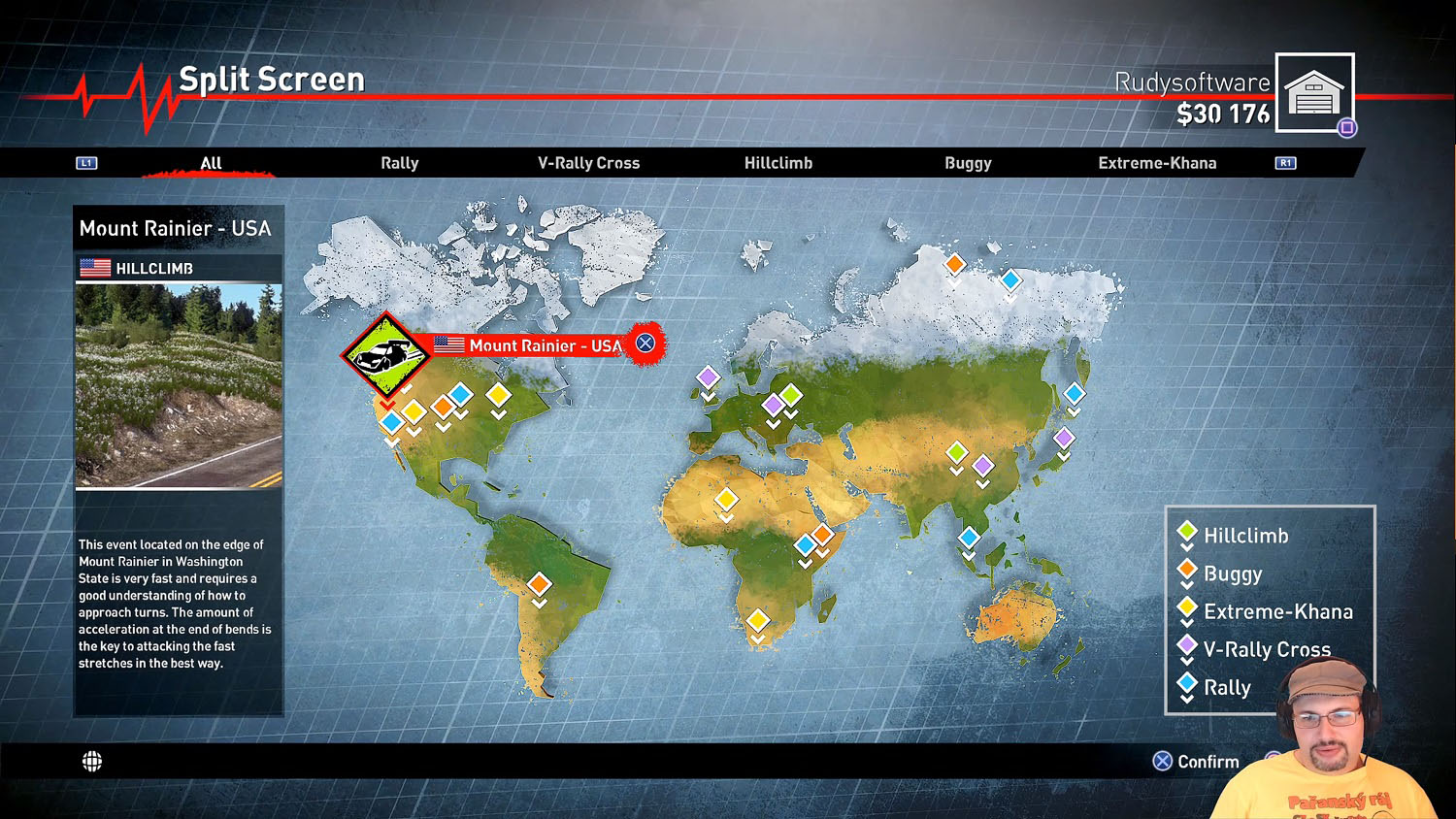Click the Buggy legend entry
Viewport: 1456px width, 819px height.
(x=1232, y=573)
